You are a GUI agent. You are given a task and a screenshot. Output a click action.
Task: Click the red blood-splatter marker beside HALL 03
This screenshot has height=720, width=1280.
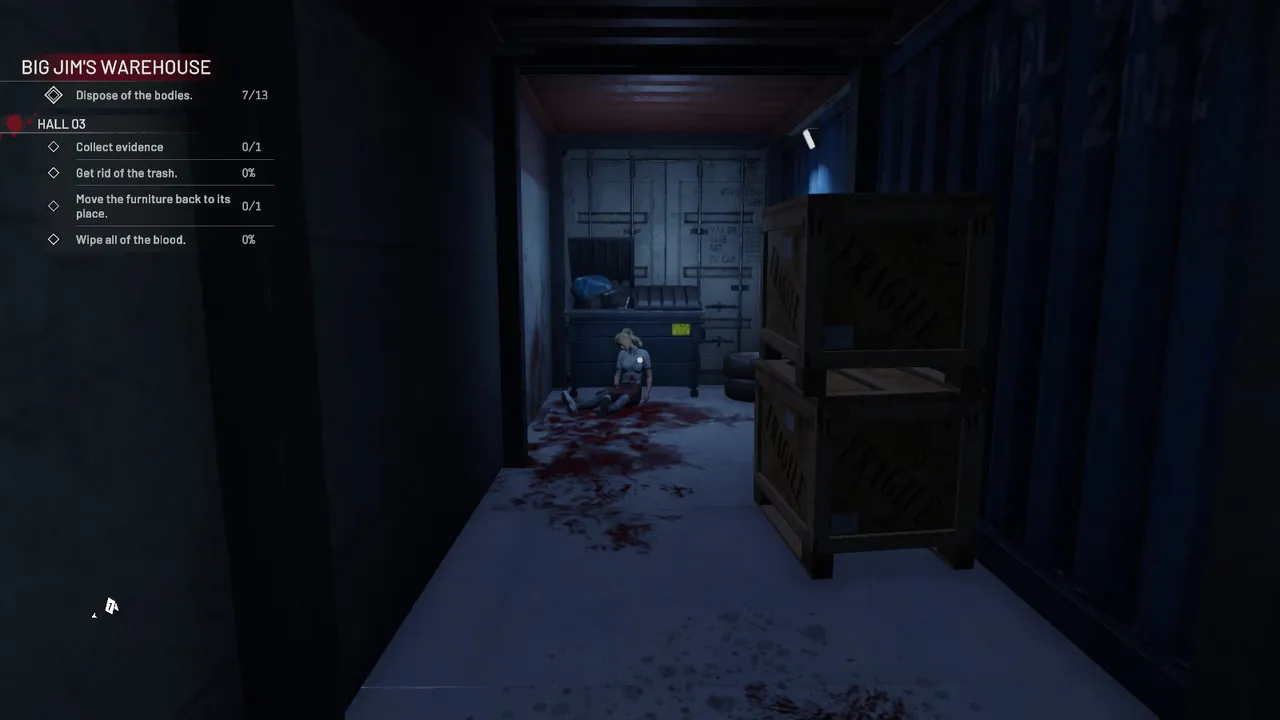(x=15, y=123)
